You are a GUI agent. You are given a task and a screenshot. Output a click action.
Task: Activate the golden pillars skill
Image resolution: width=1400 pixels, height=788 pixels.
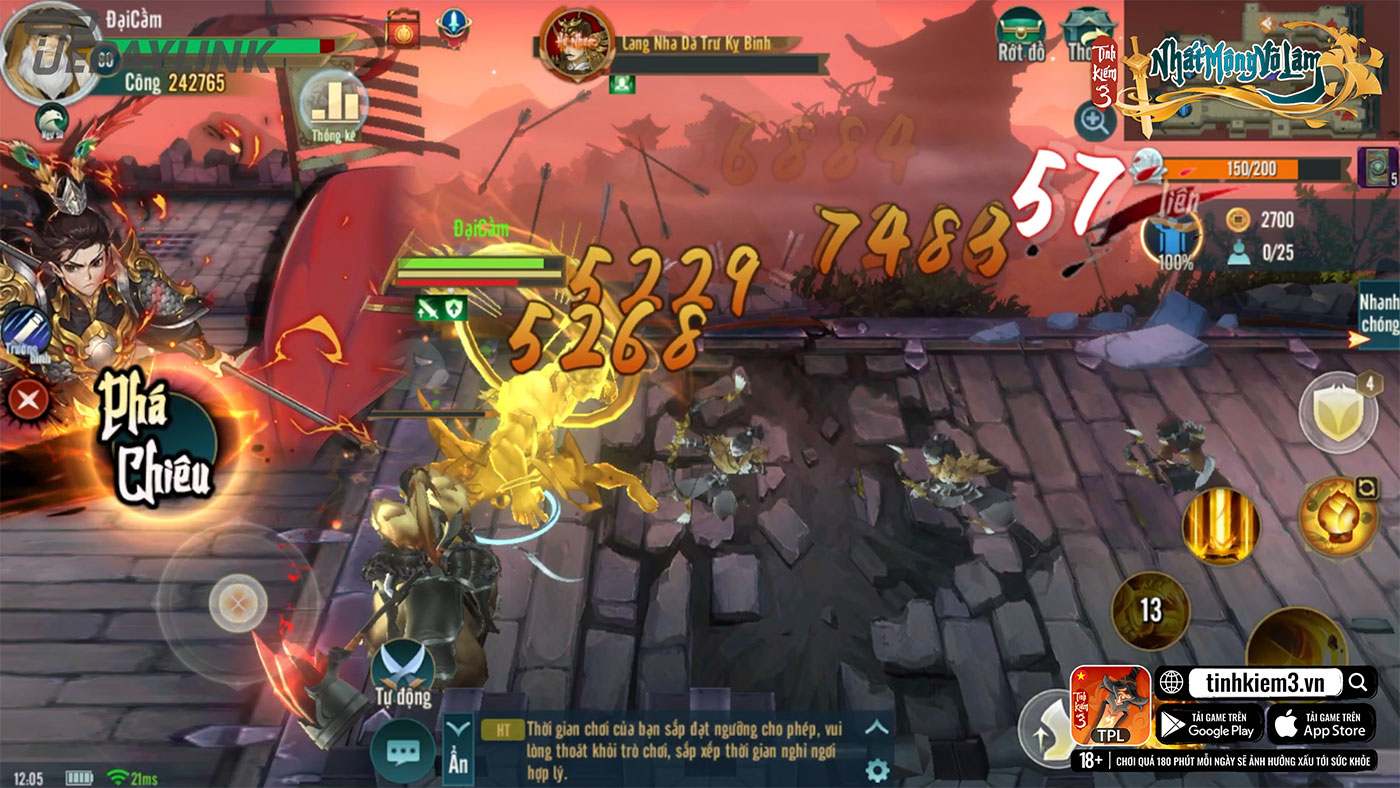coord(1220,526)
